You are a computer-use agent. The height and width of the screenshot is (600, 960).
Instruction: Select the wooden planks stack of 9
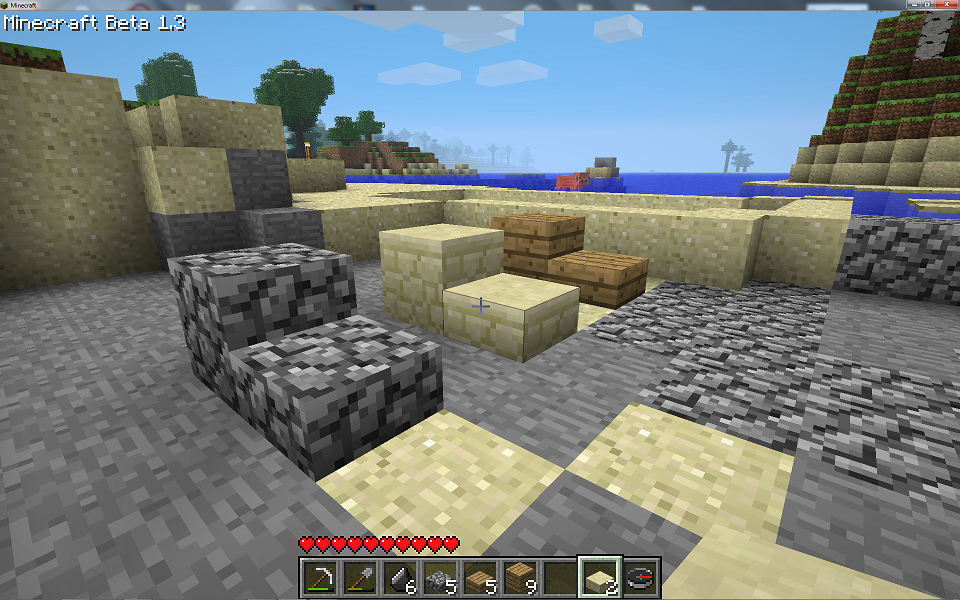pyautogui.click(x=520, y=577)
